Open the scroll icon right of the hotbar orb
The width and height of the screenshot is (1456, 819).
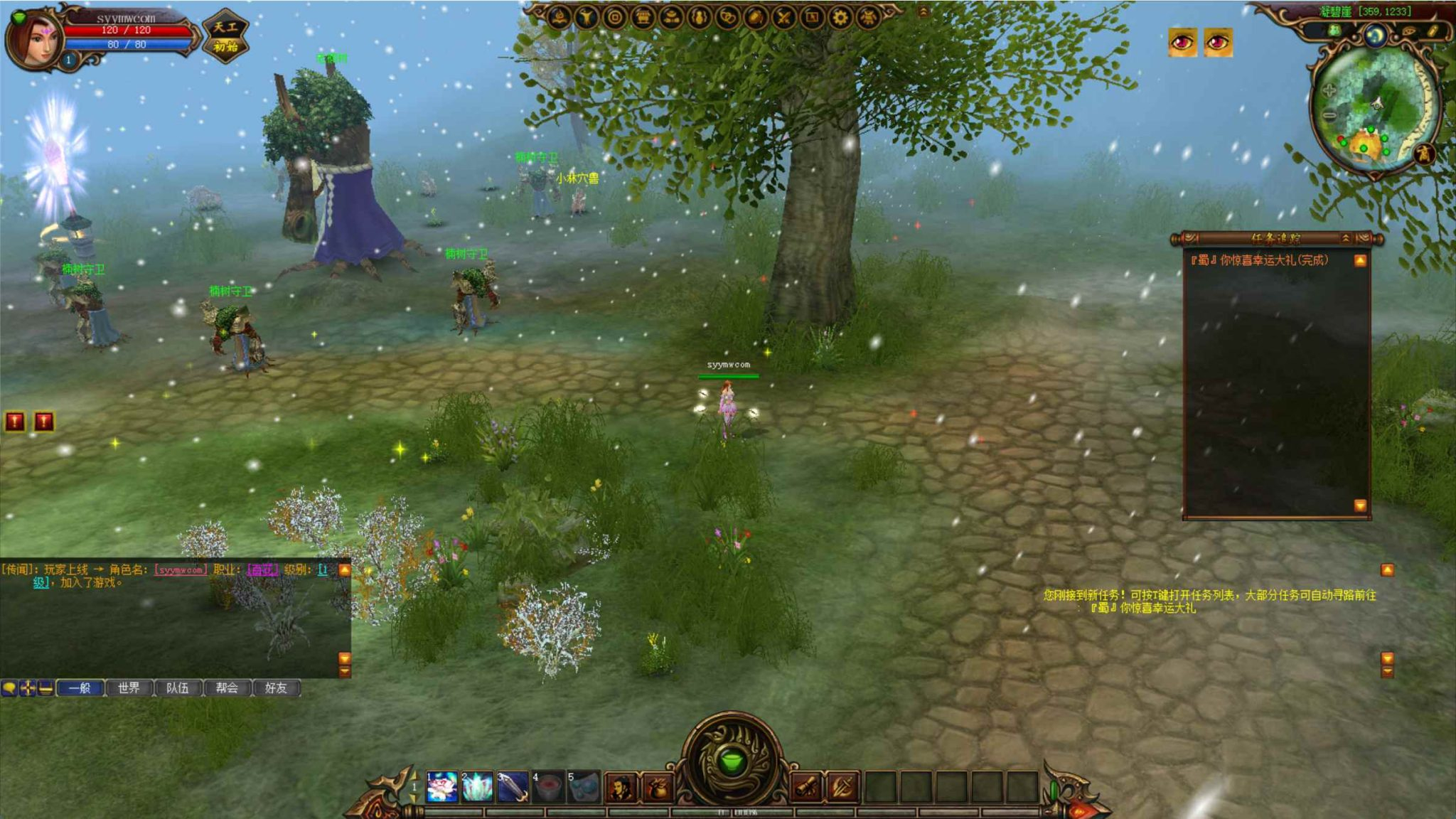807,786
